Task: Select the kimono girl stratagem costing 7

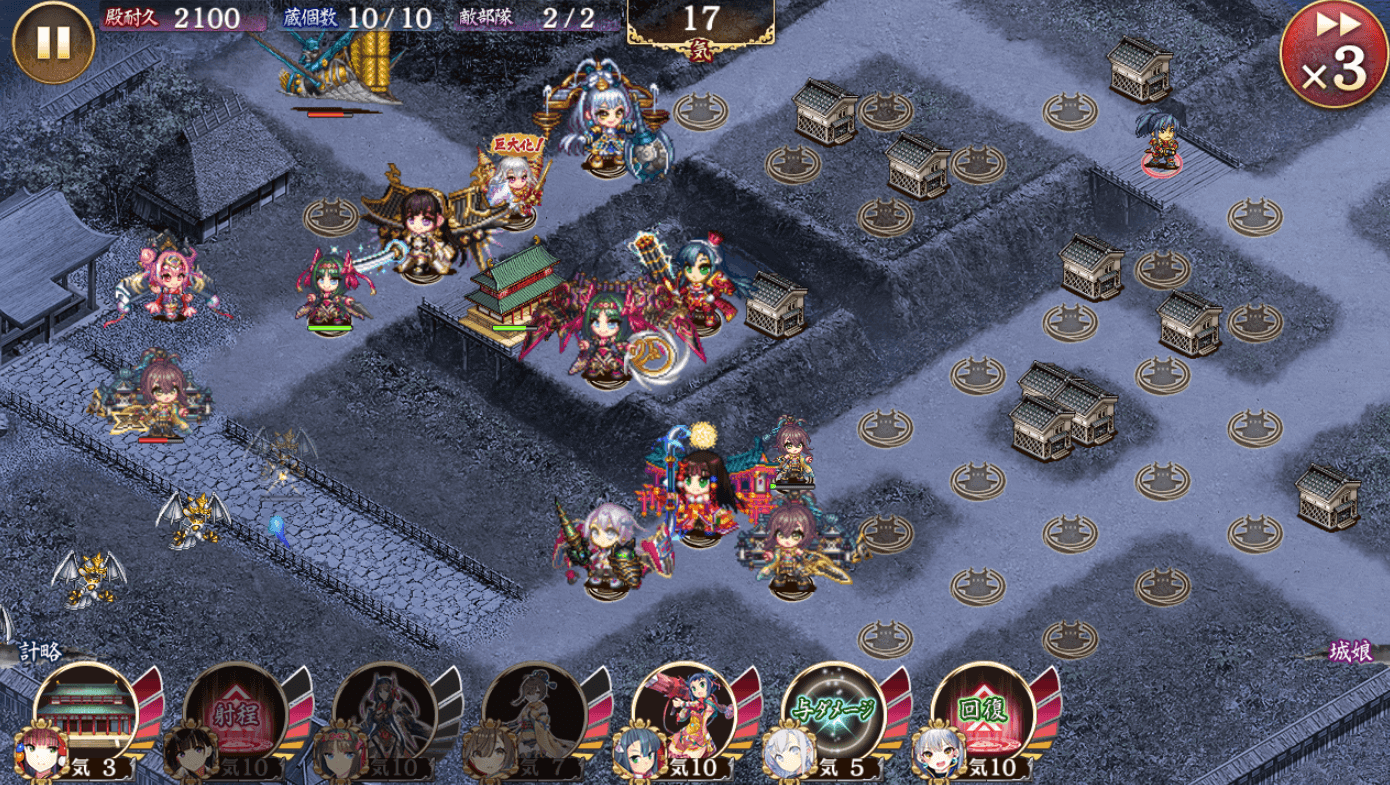Action: coord(534,712)
